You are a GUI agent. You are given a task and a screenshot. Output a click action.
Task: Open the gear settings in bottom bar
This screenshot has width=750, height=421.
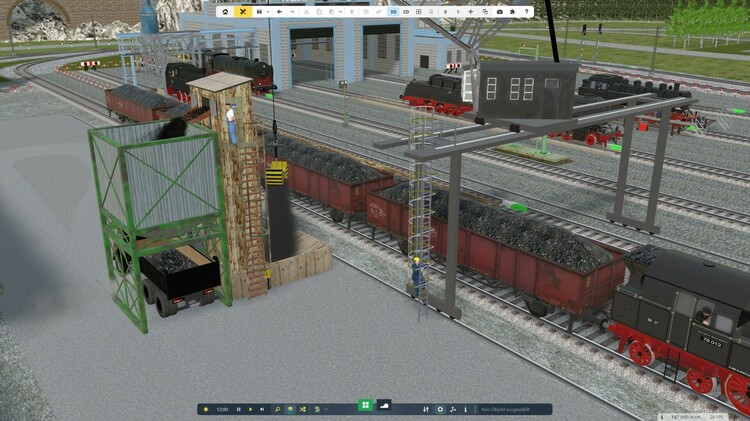(440, 409)
